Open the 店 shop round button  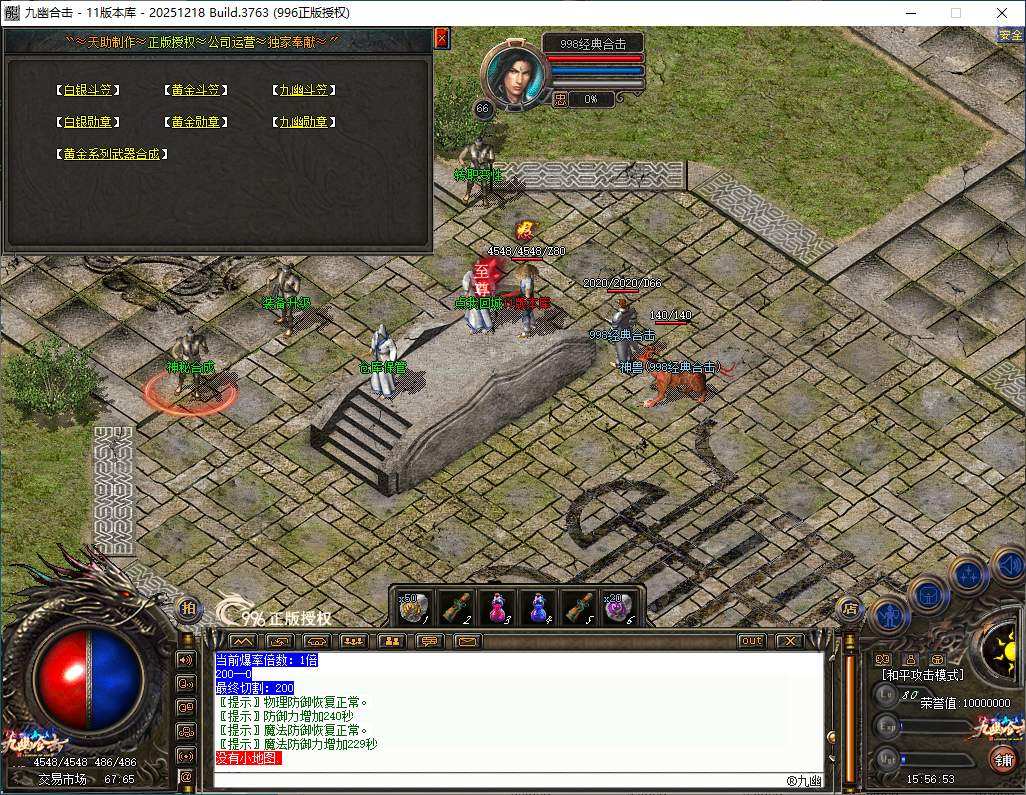click(850, 608)
